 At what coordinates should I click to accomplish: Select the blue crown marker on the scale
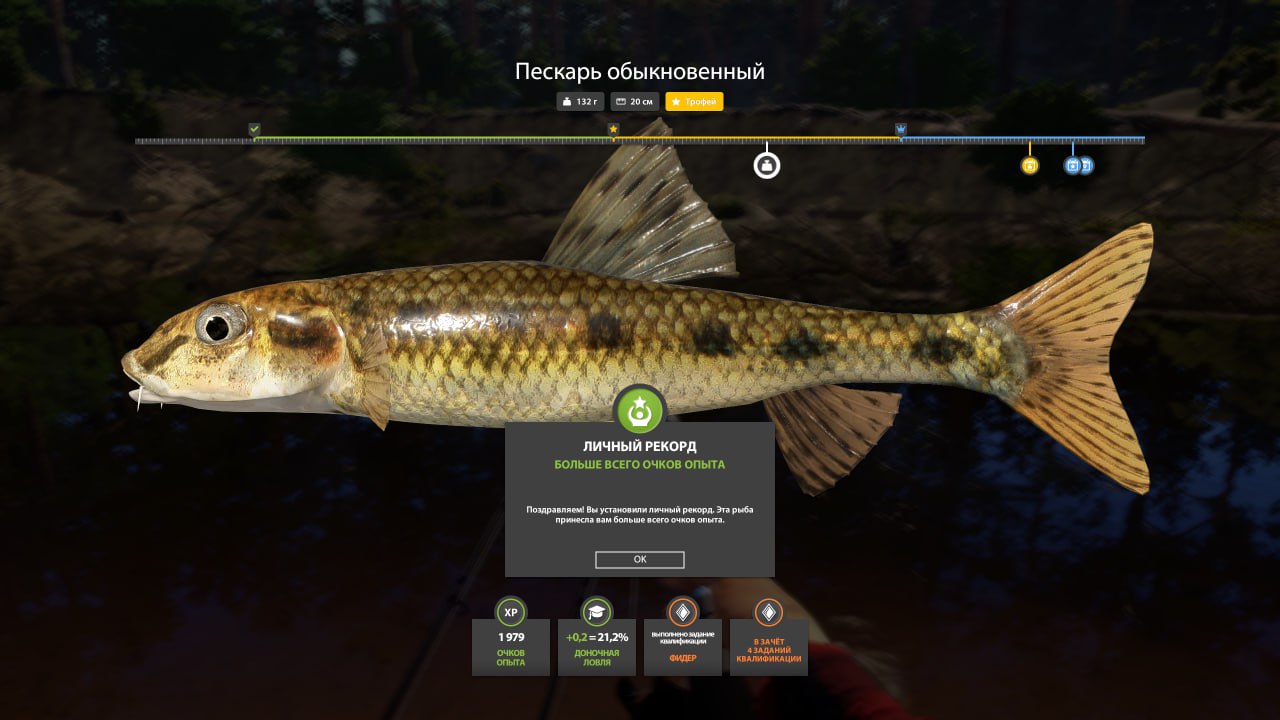pyautogui.click(x=901, y=130)
